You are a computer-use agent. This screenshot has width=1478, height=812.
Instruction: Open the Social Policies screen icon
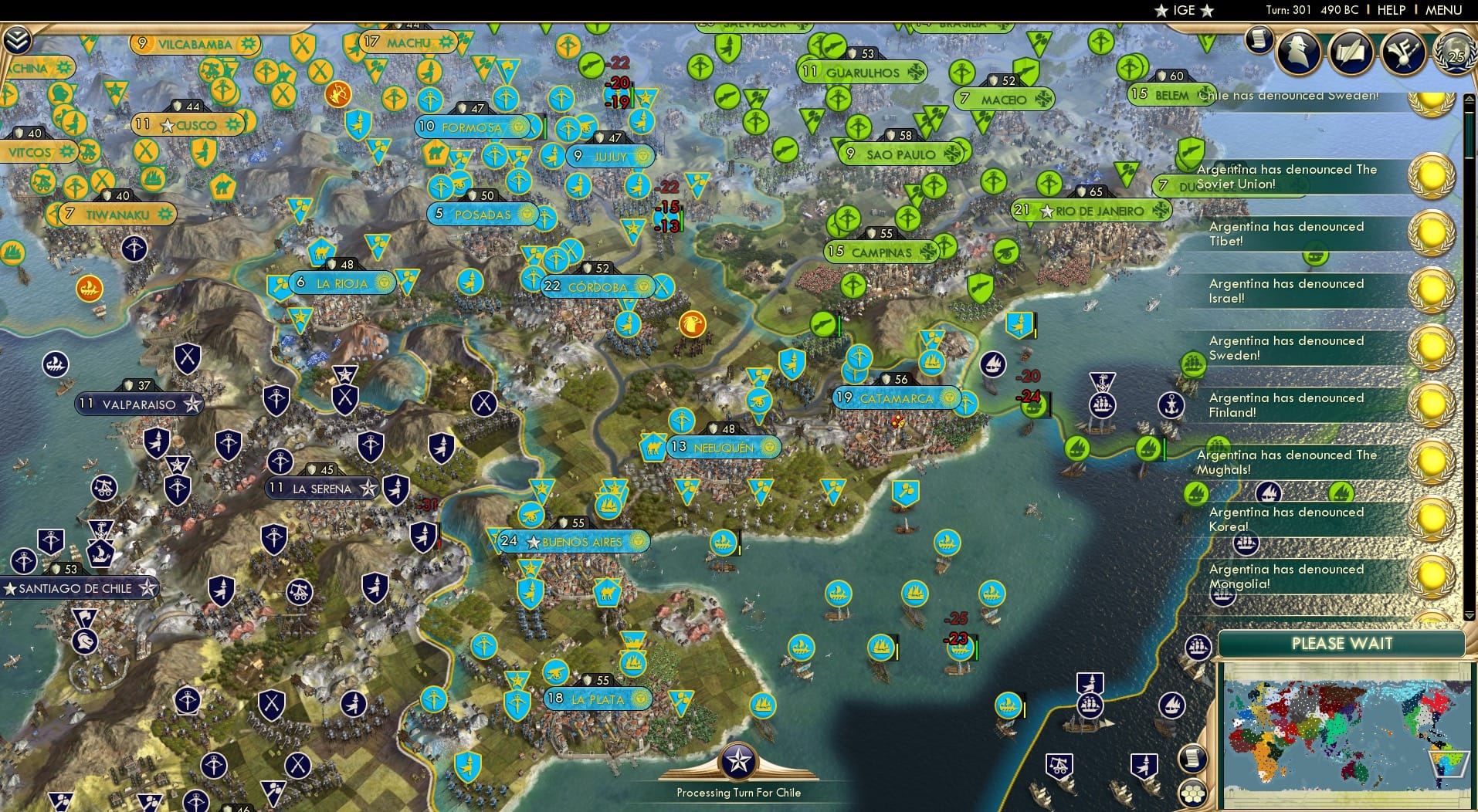point(1402,52)
